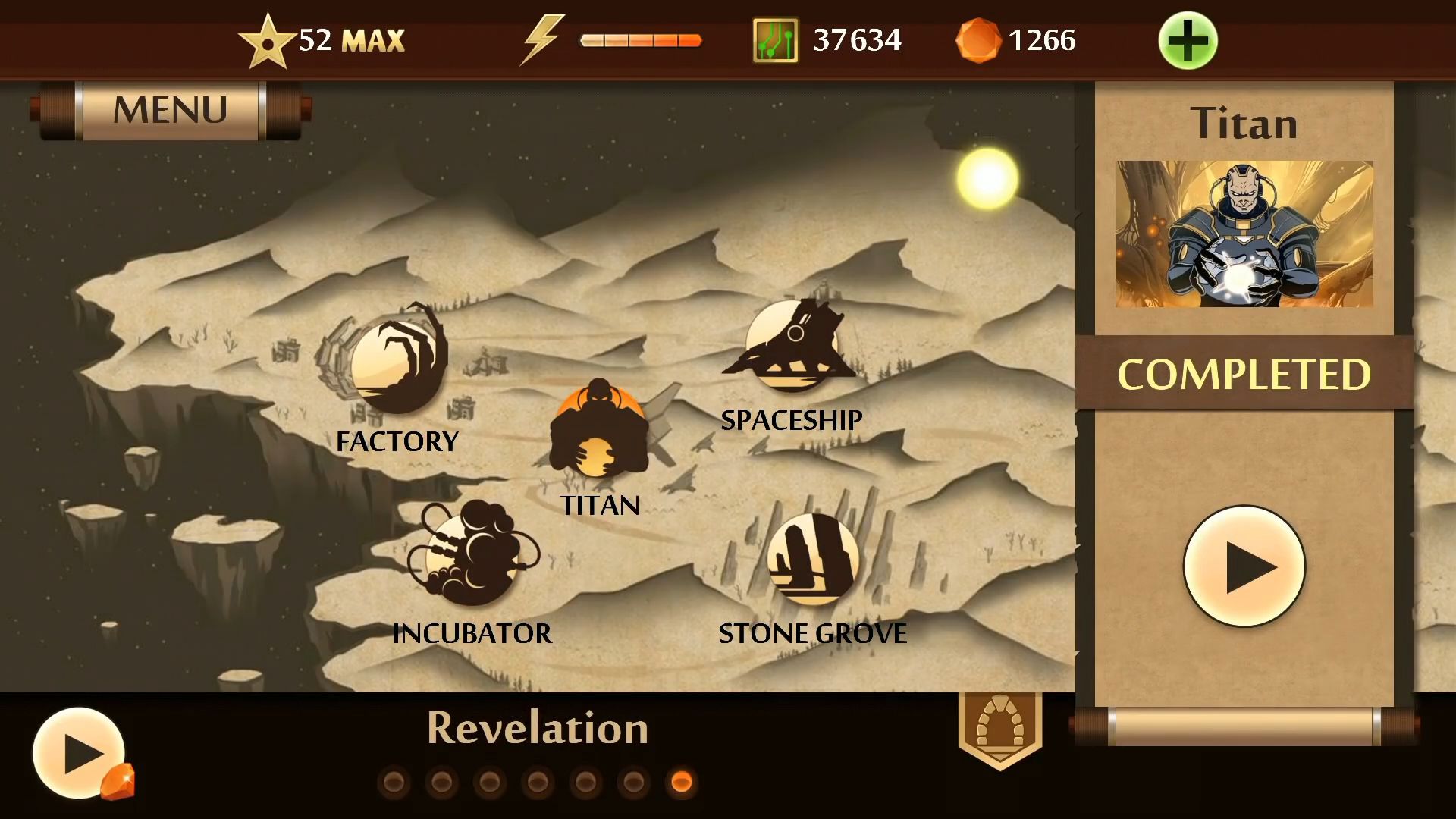Choose the Titan boss node
This screenshot has width=1456, height=819.
click(x=599, y=431)
